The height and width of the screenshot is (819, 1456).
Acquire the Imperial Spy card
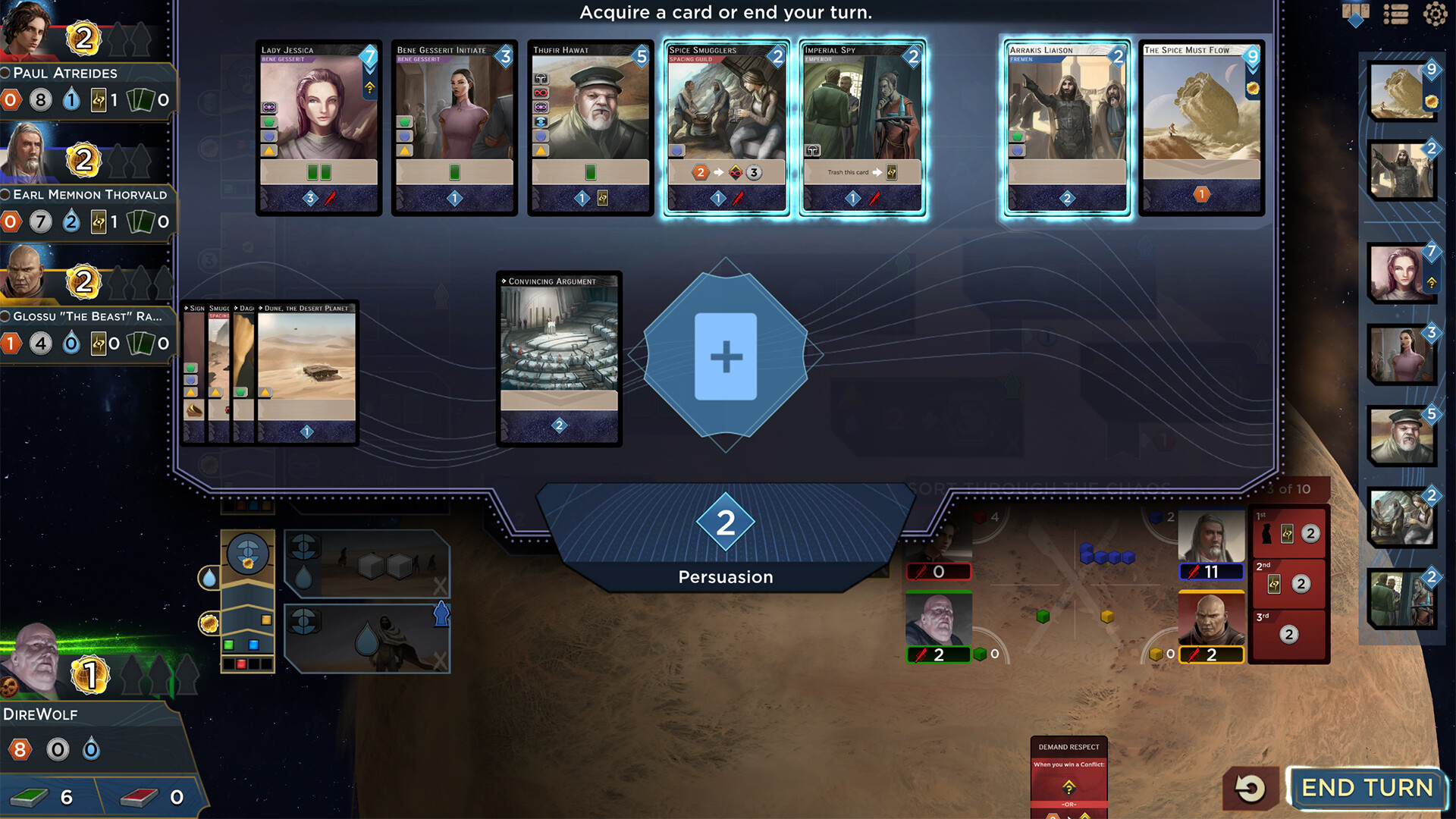[862, 127]
